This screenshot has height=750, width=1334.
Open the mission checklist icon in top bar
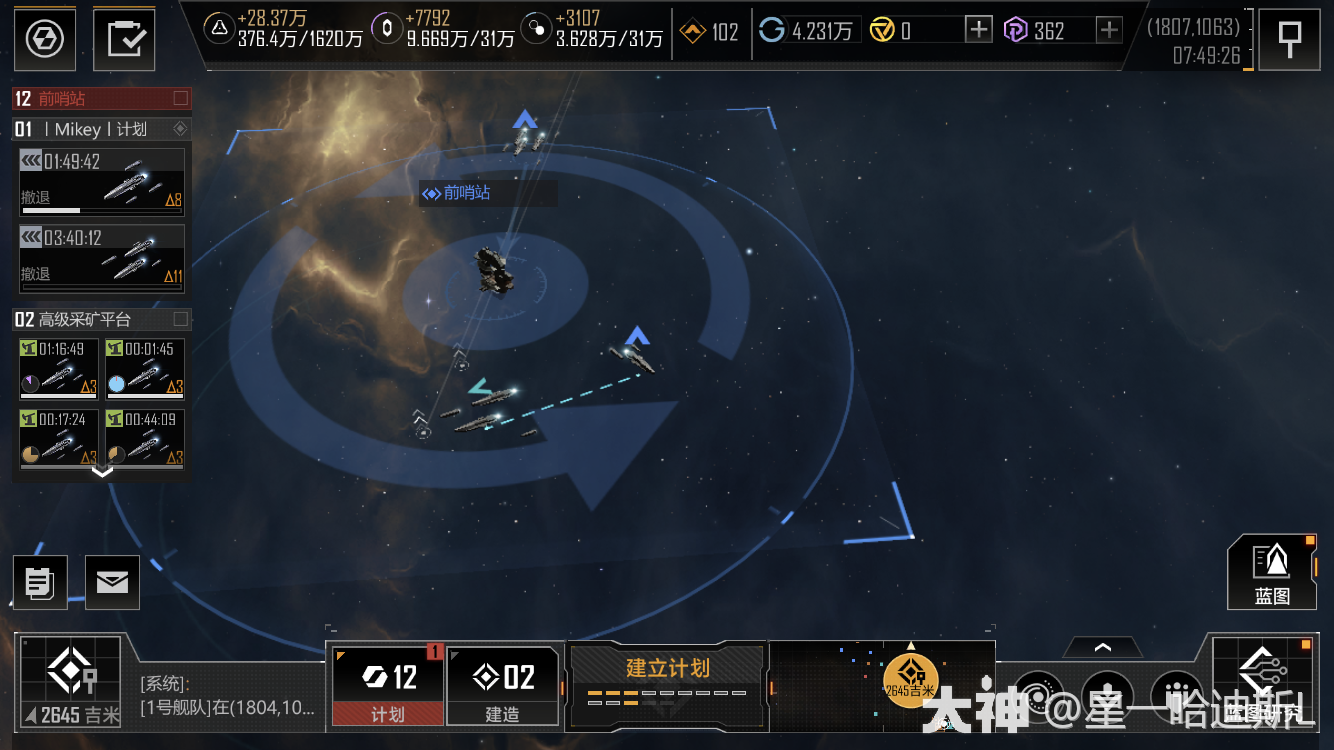[x=124, y=38]
